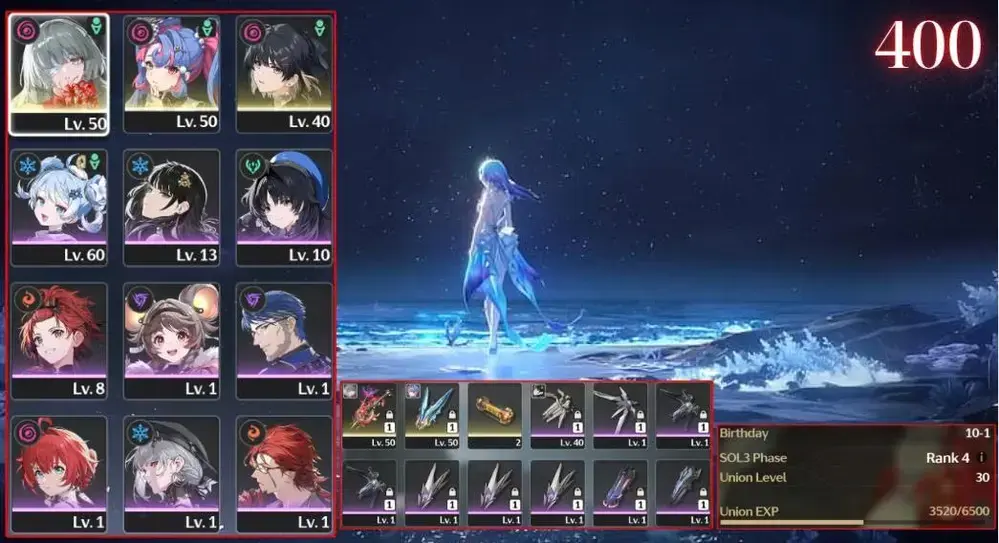The width and height of the screenshot is (999, 543).
Task: Open the Lv. 13 black-haired character card
Action: pyautogui.click(x=172, y=207)
